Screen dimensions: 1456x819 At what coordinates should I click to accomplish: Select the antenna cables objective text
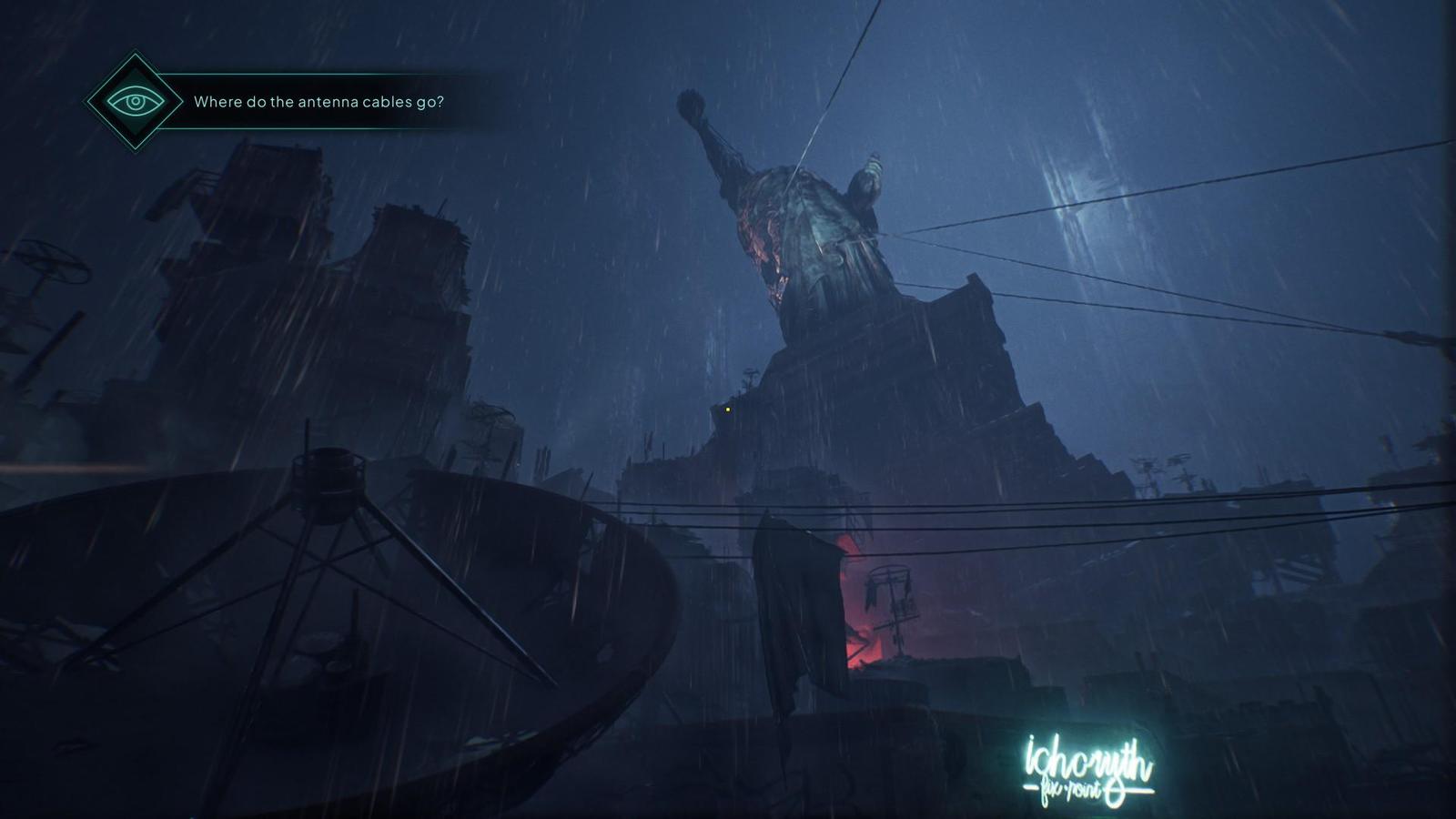318,102
